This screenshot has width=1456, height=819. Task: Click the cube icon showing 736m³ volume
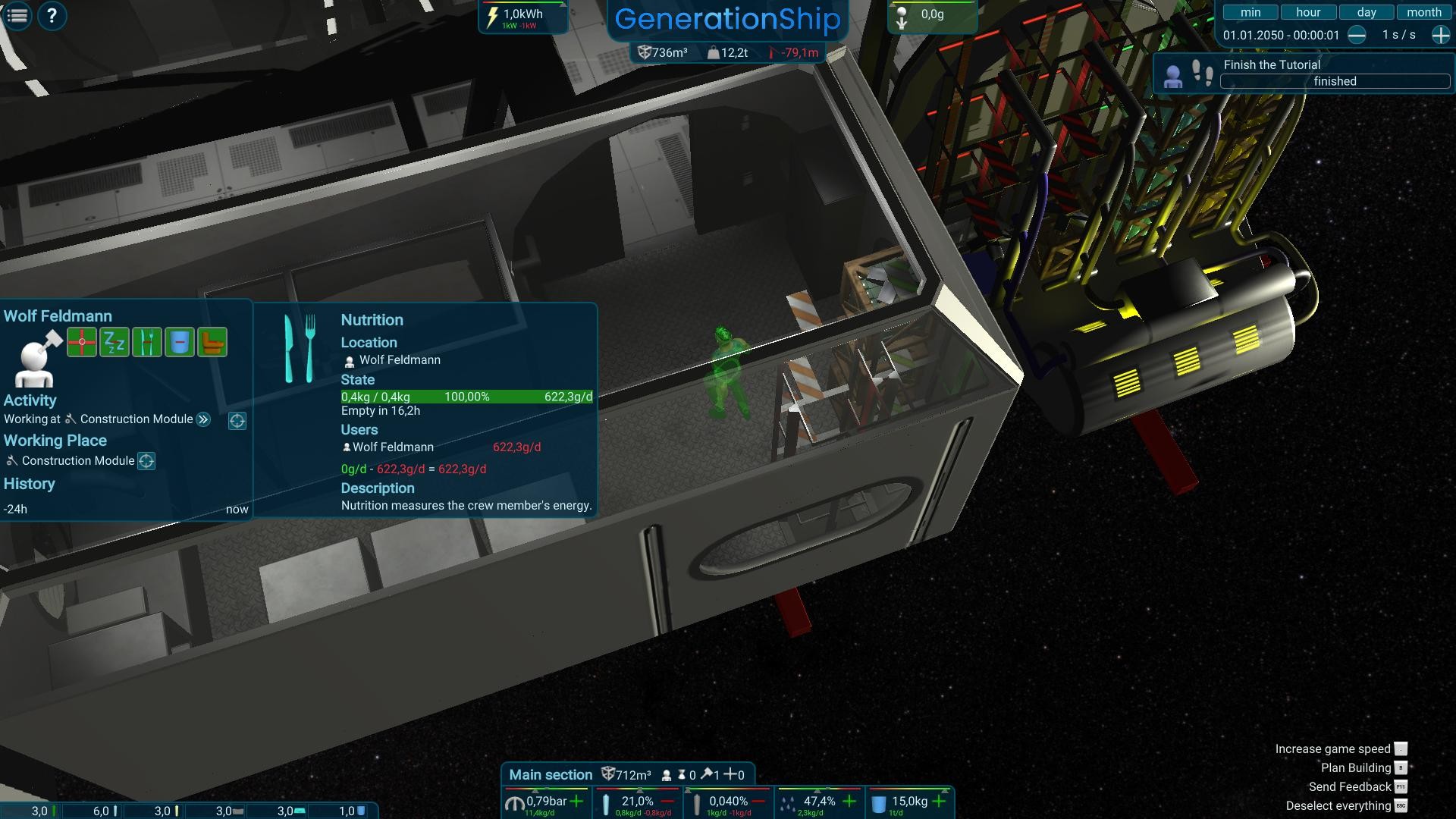(x=644, y=53)
